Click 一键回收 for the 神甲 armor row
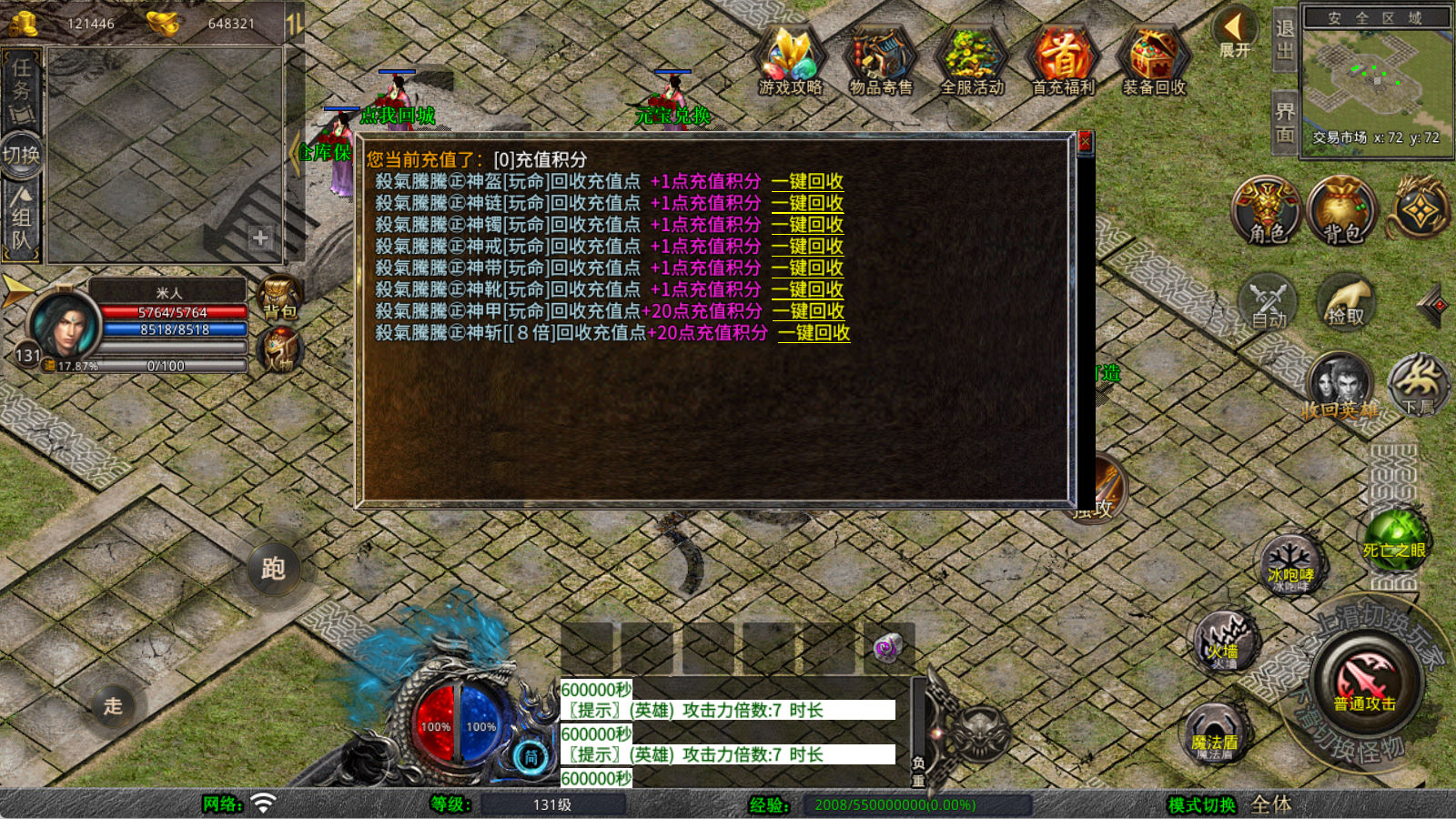 [808, 311]
